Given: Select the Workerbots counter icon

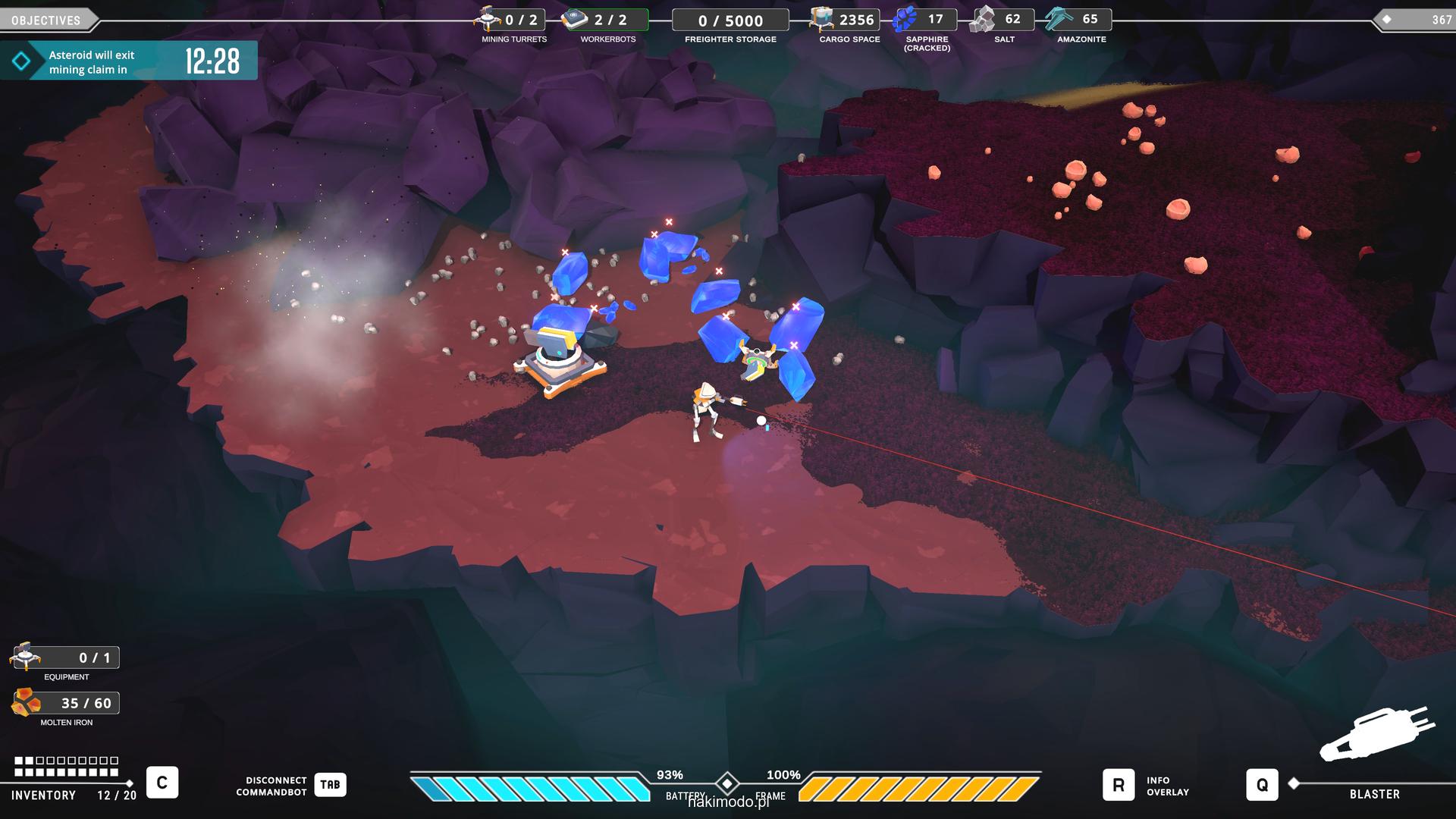Looking at the screenshot, I should pyautogui.click(x=576, y=19).
